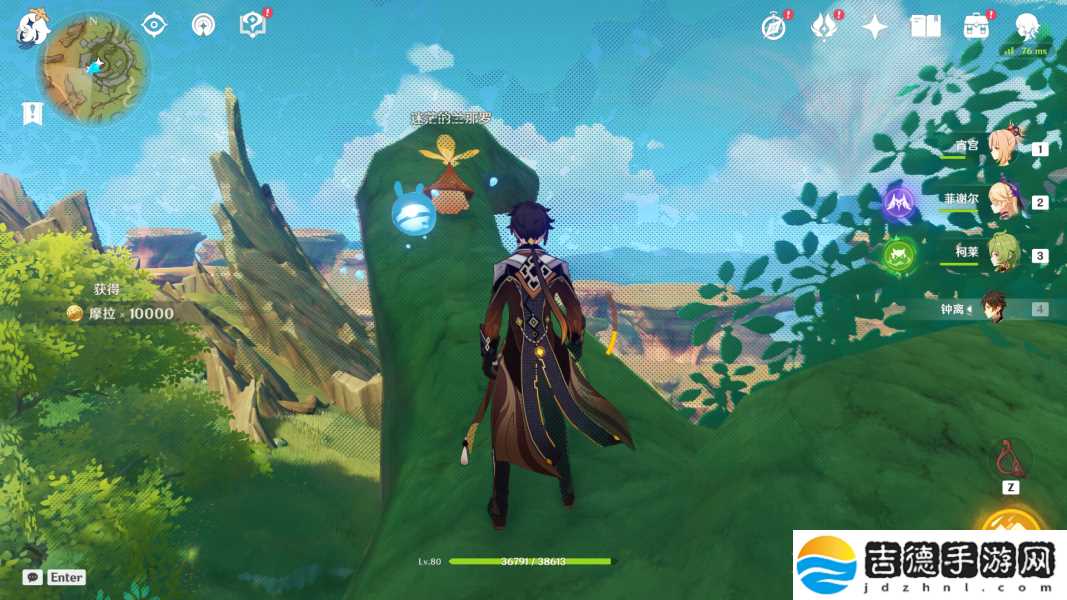
Task: Open the tutorial book with question mark
Action: (253, 25)
